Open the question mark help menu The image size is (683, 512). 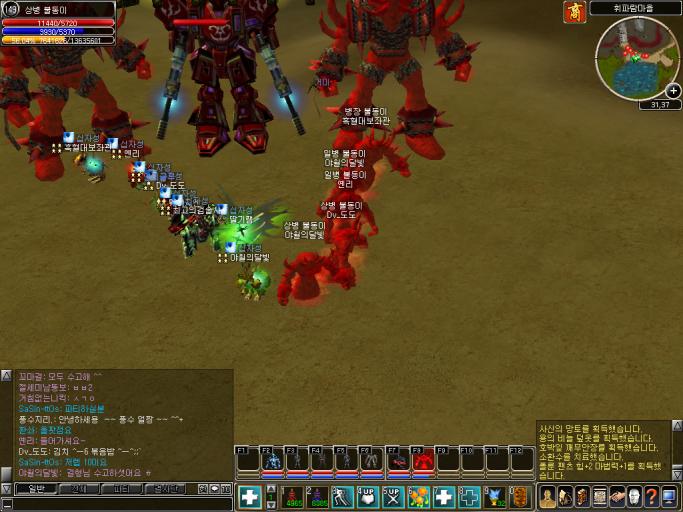coord(651,497)
